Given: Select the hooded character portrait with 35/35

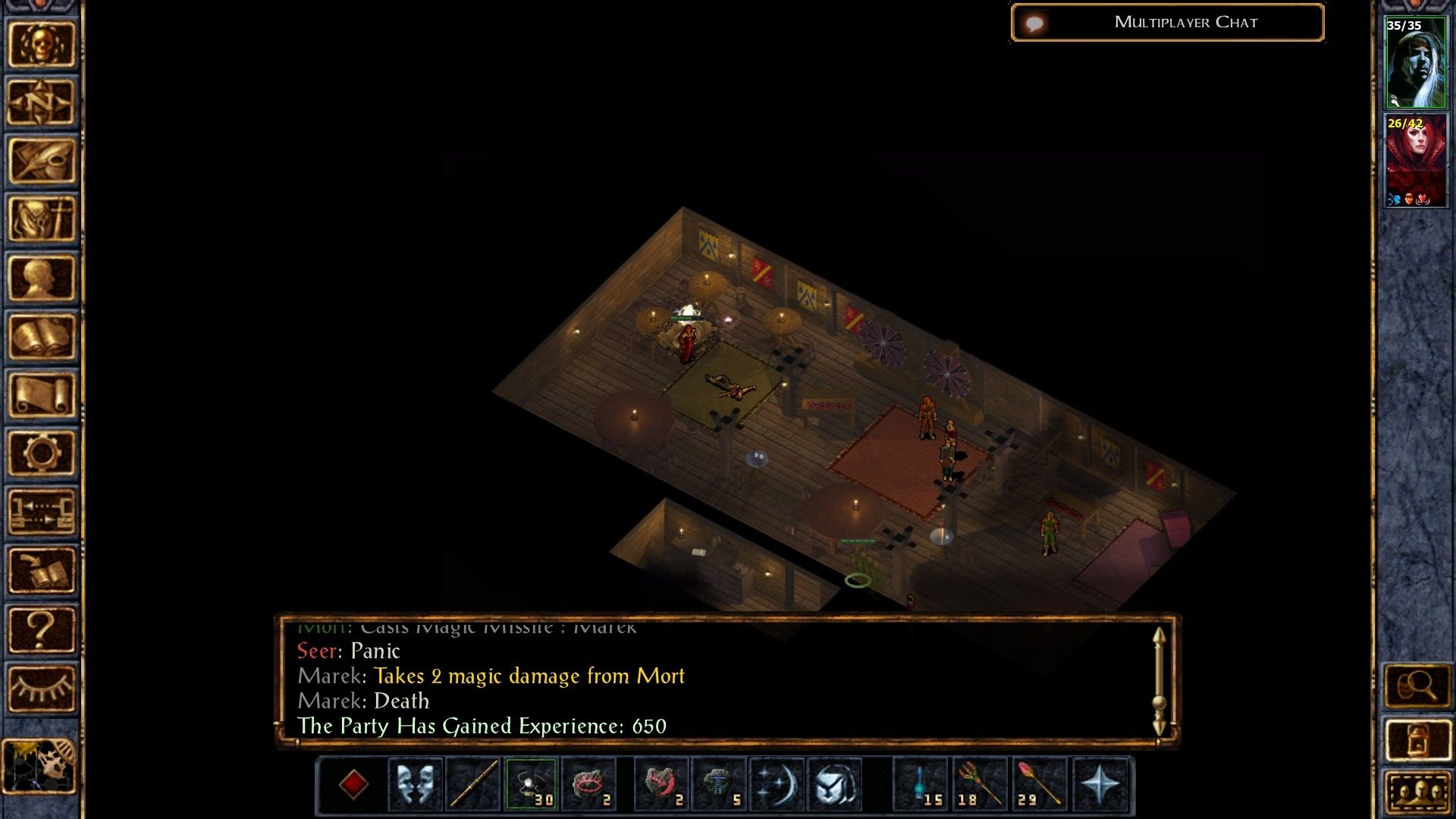Looking at the screenshot, I should coord(1415,64).
